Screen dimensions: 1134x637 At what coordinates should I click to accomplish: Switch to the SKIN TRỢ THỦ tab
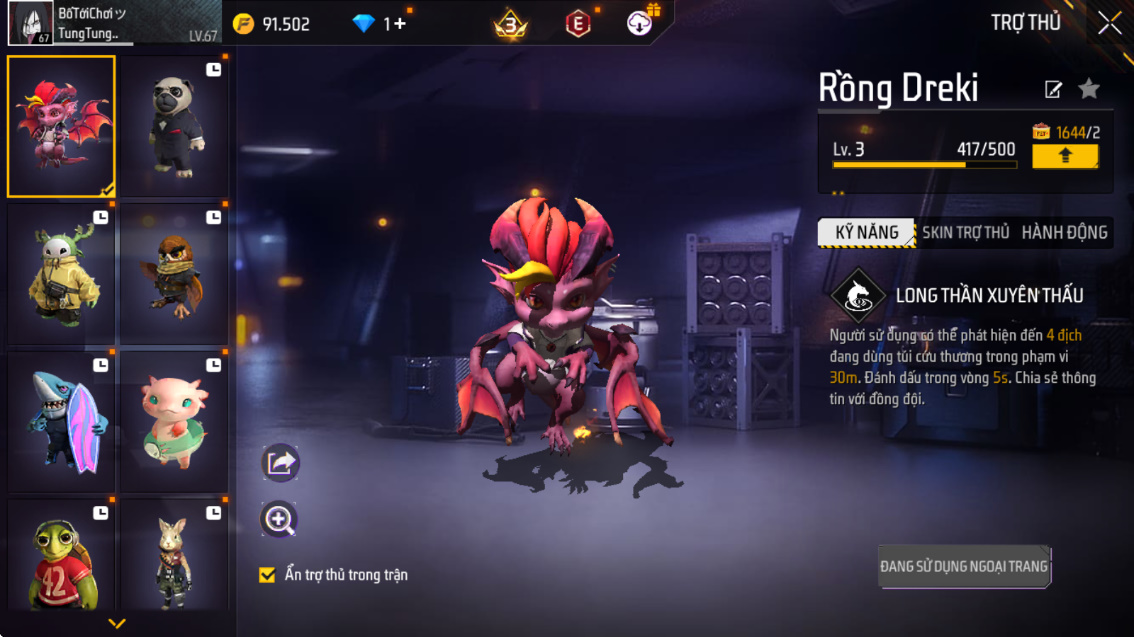[965, 233]
